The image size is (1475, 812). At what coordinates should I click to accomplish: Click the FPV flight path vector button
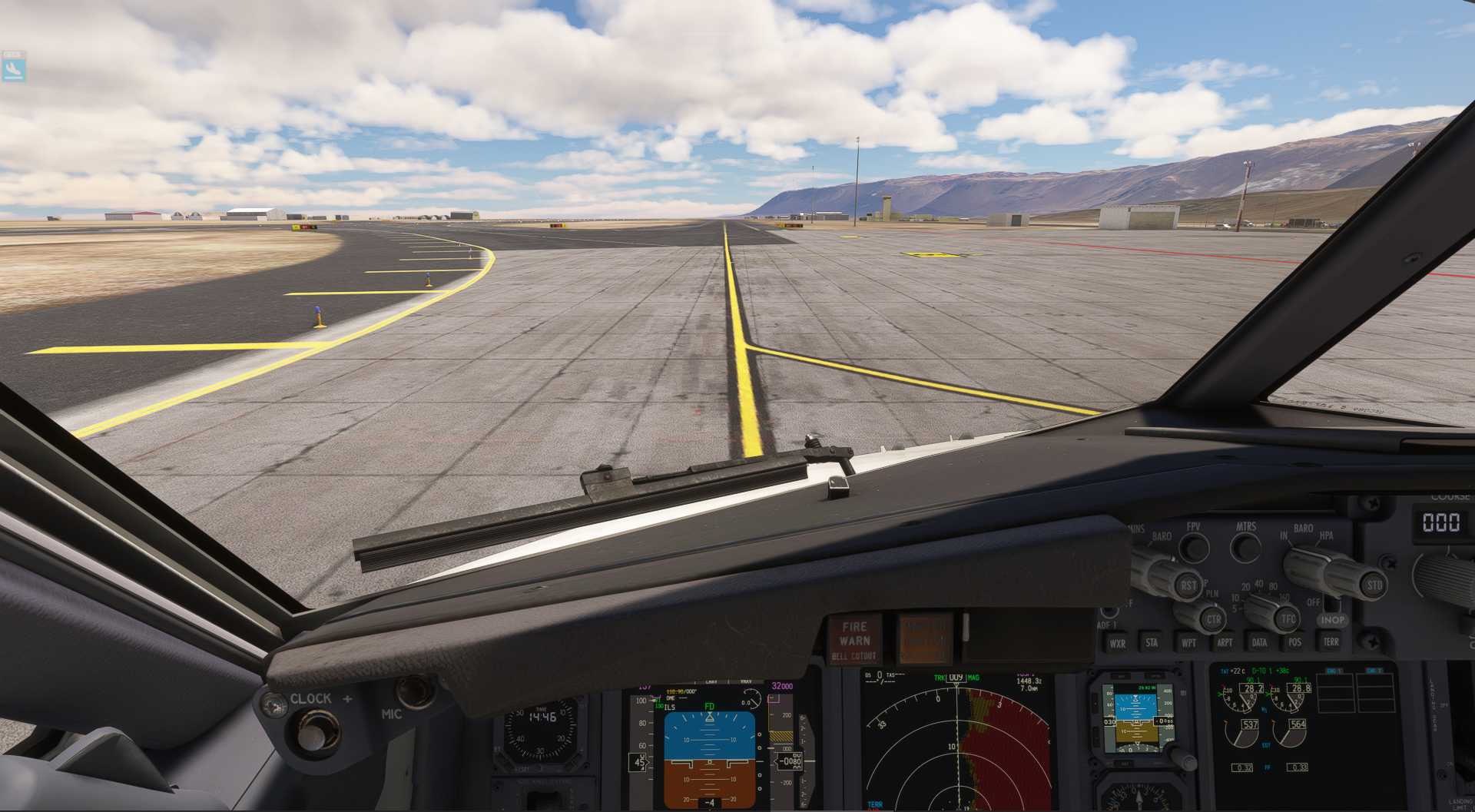point(1193,548)
